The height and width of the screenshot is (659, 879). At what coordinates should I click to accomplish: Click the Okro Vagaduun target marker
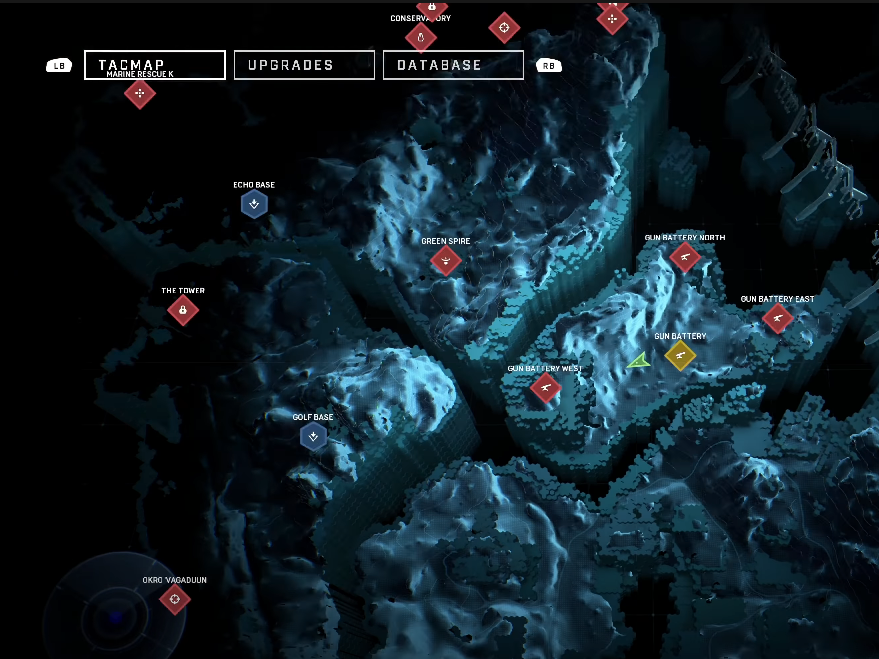pyautogui.click(x=175, y=599)
